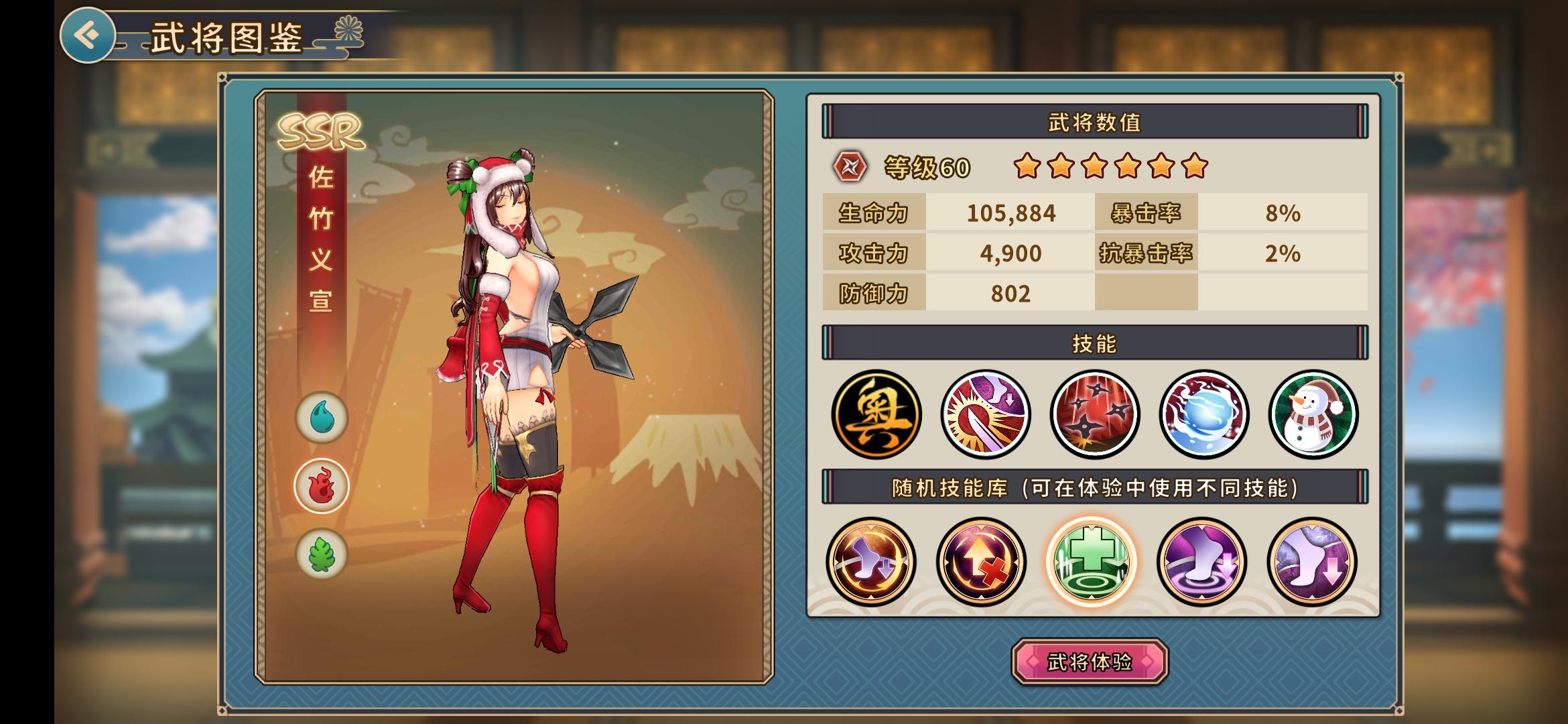Viewport: 1568px width, 724px height.
Task: Switch to the green leaf element
Action: coord(322,554)
